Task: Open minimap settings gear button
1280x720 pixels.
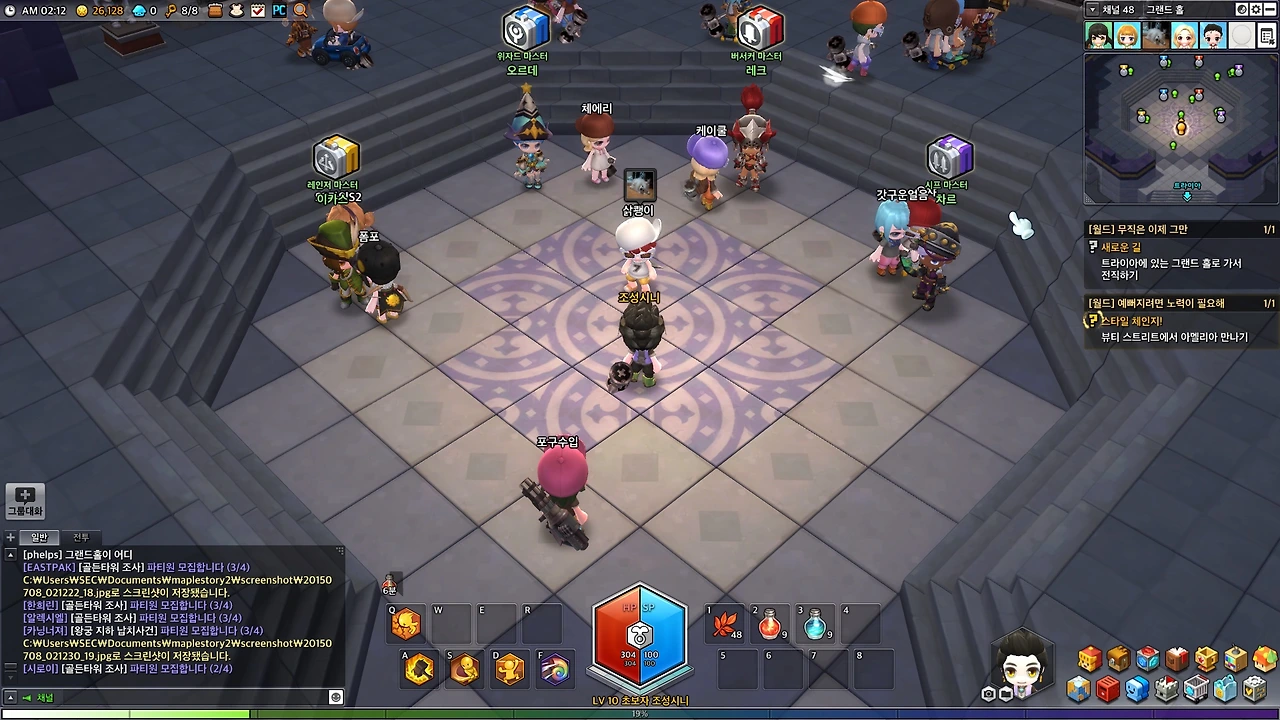Action: click(x=1256, y=9)
